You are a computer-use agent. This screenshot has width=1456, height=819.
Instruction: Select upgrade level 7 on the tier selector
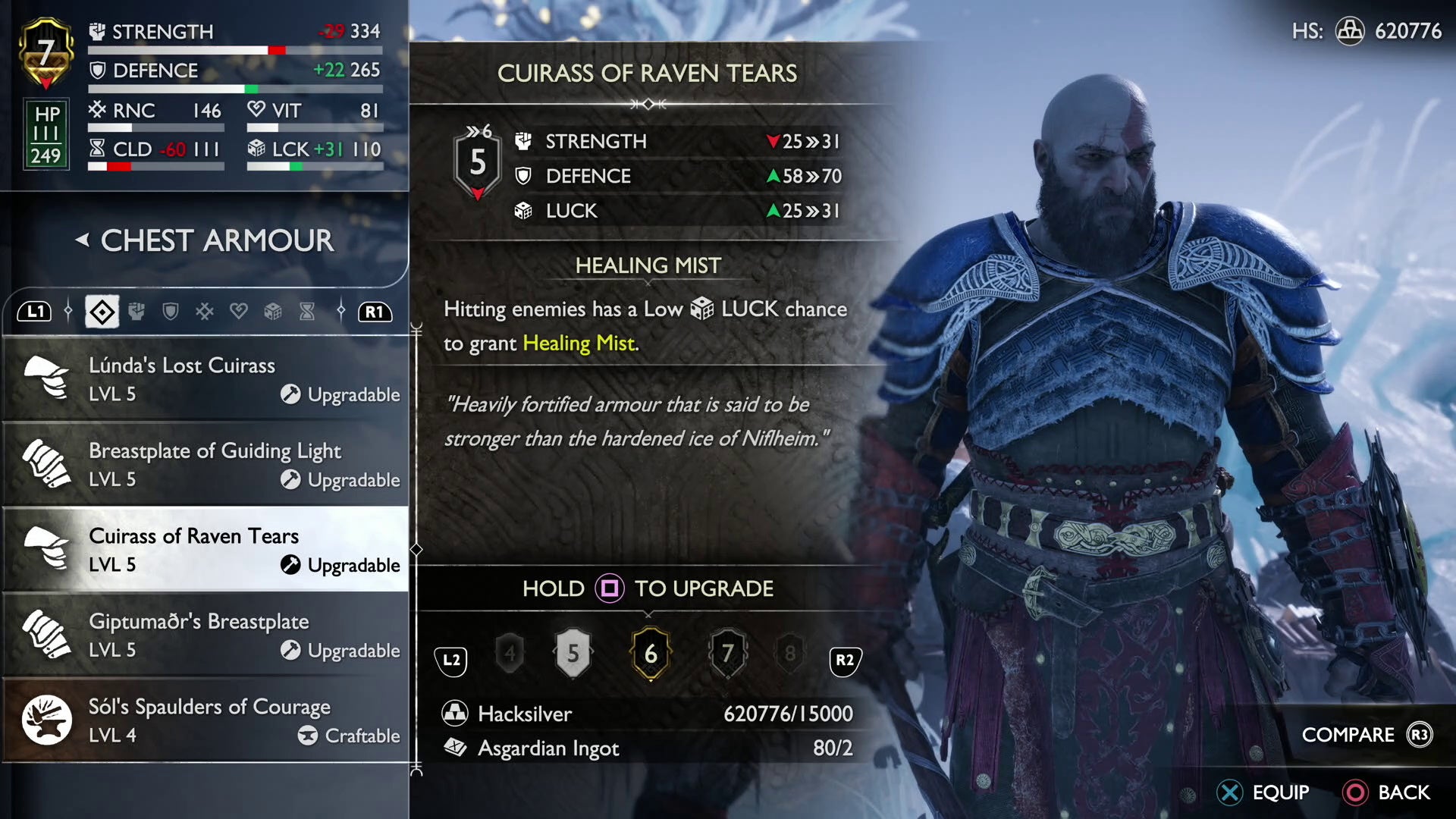(727, 655)
